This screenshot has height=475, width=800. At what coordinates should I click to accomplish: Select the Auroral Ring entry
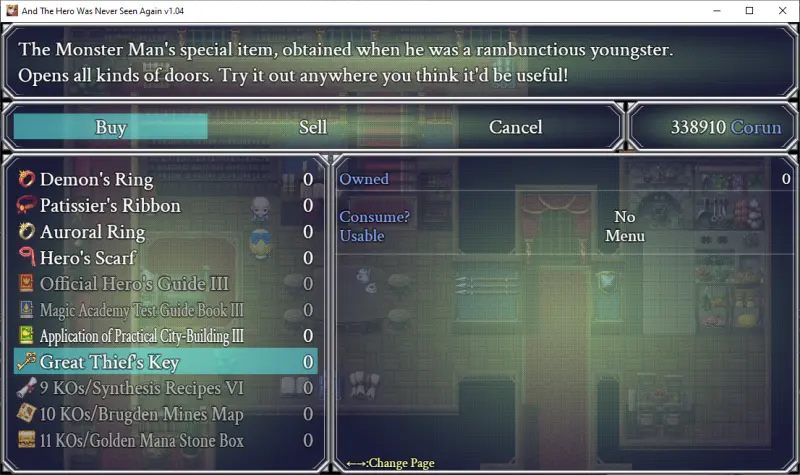[x=92, y=232]
